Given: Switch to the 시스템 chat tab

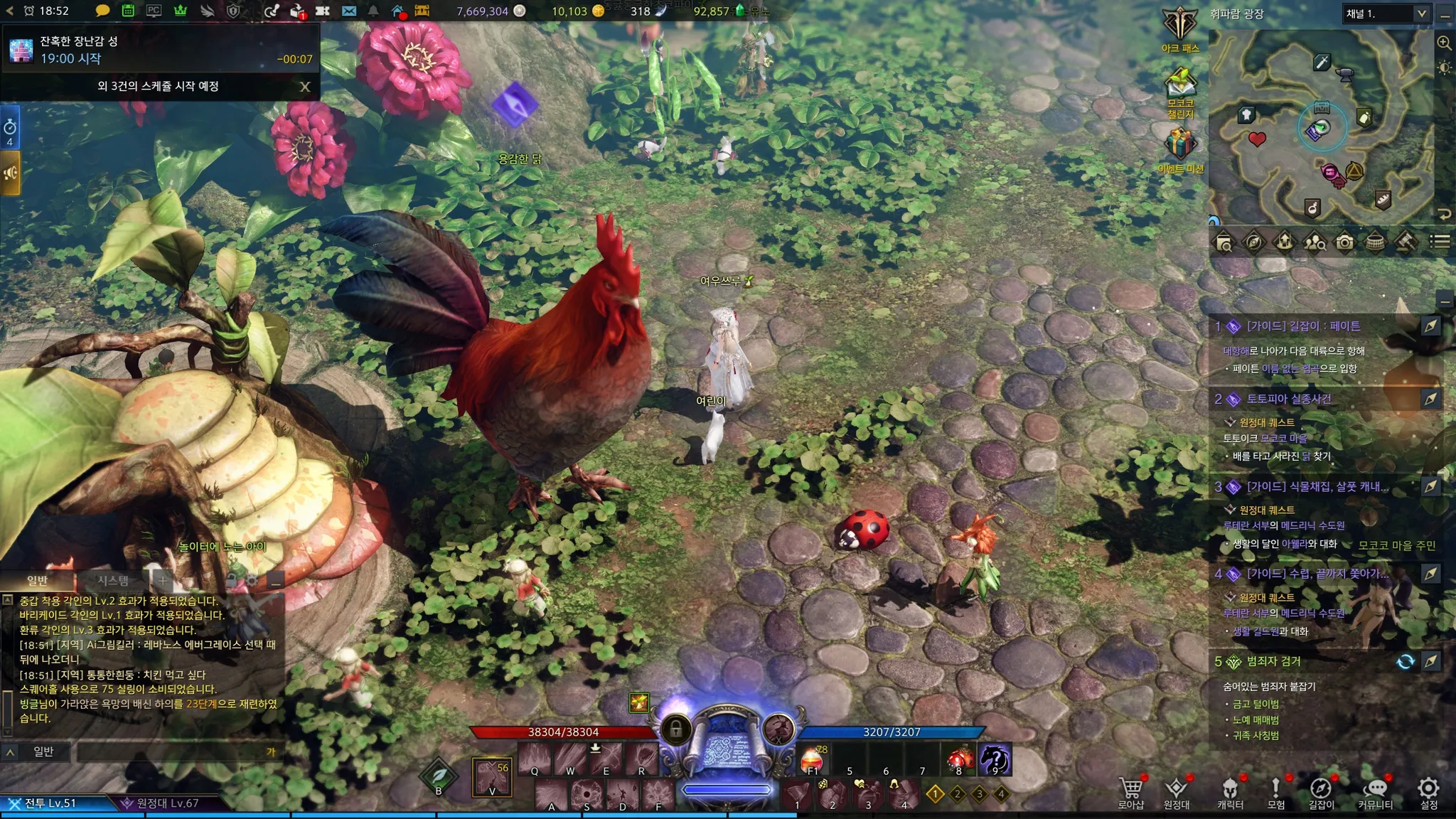Looking at the screenshot, I should [113, 580].
